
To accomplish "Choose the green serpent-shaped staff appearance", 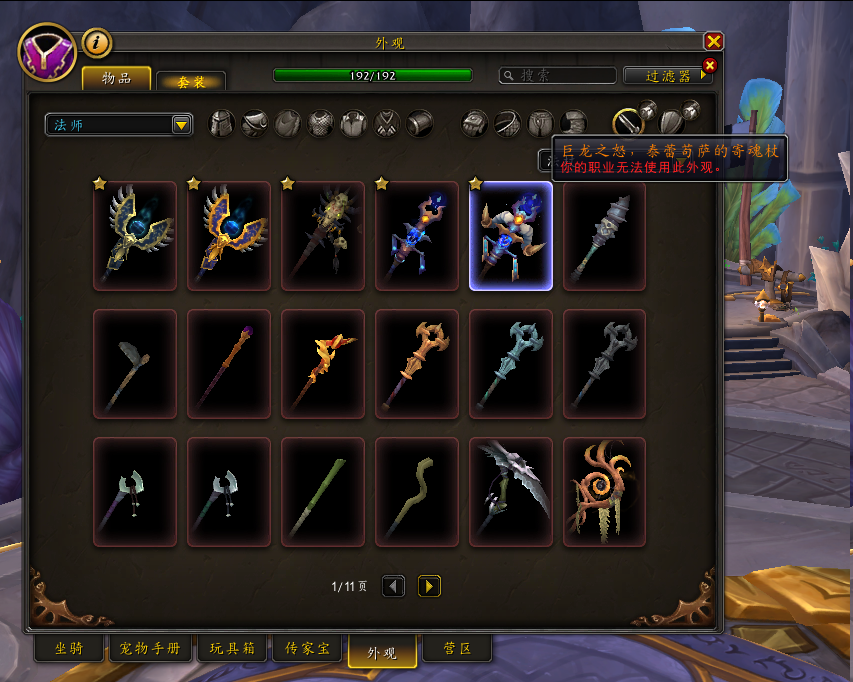I will (417, 491).
